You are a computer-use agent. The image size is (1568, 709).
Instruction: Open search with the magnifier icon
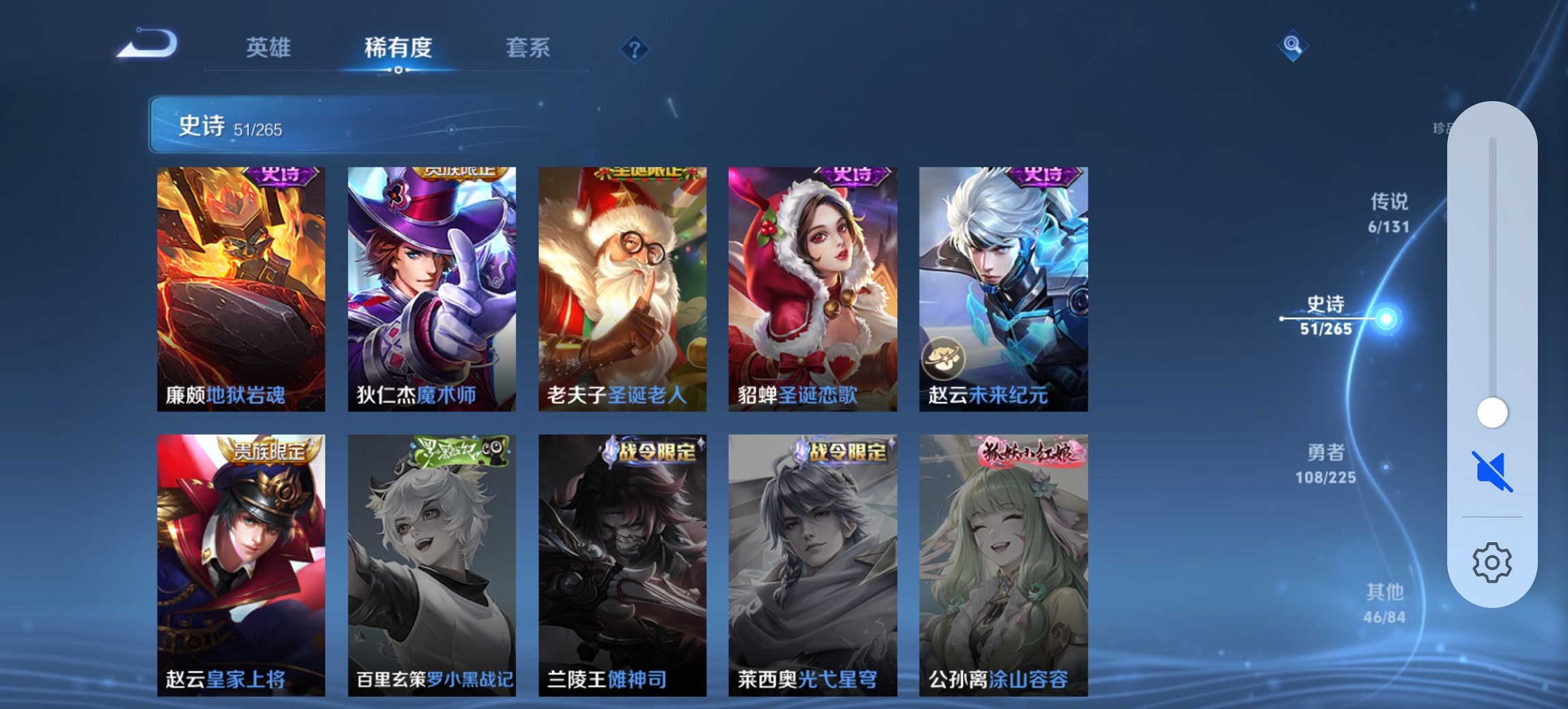pyautogui.click(x=1293, y=48)
